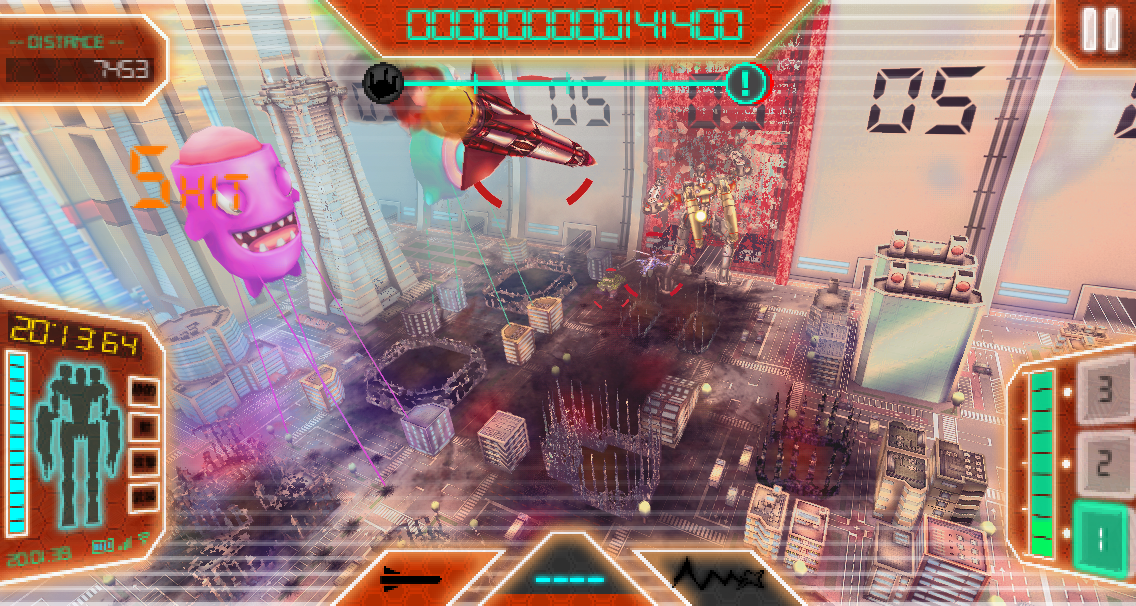Viewport: 1136px width, 606px height.
Task: Switch to the number 2 gear button
Action: [x=1103, y=464]
